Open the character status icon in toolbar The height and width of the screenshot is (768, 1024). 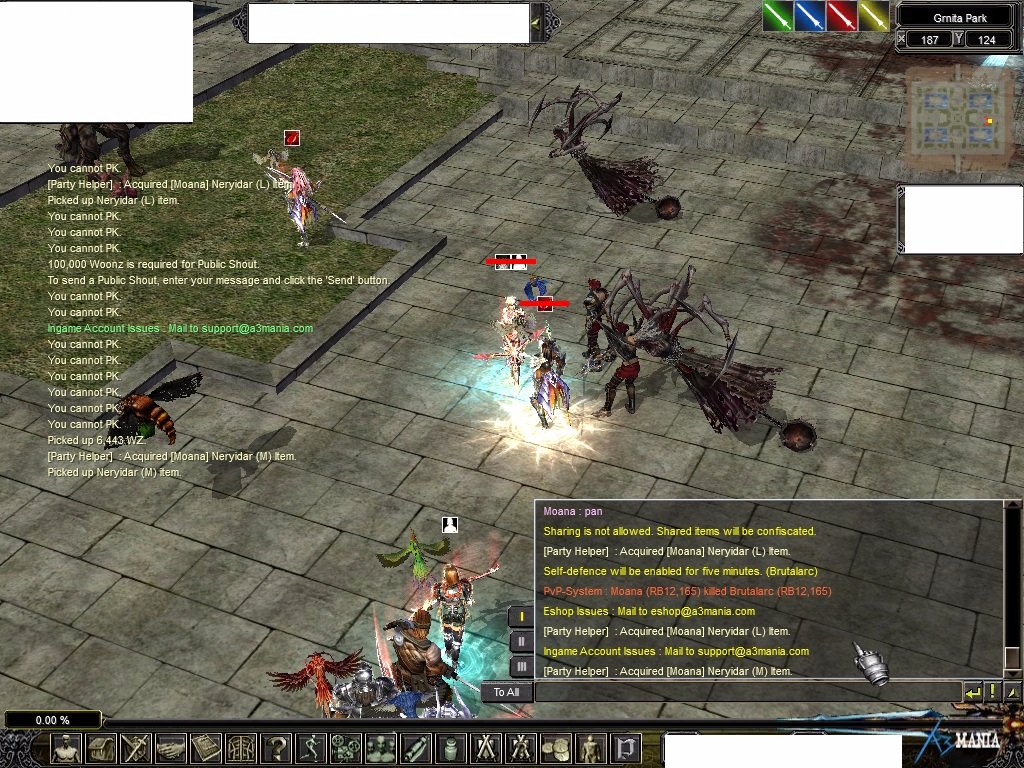67,748
